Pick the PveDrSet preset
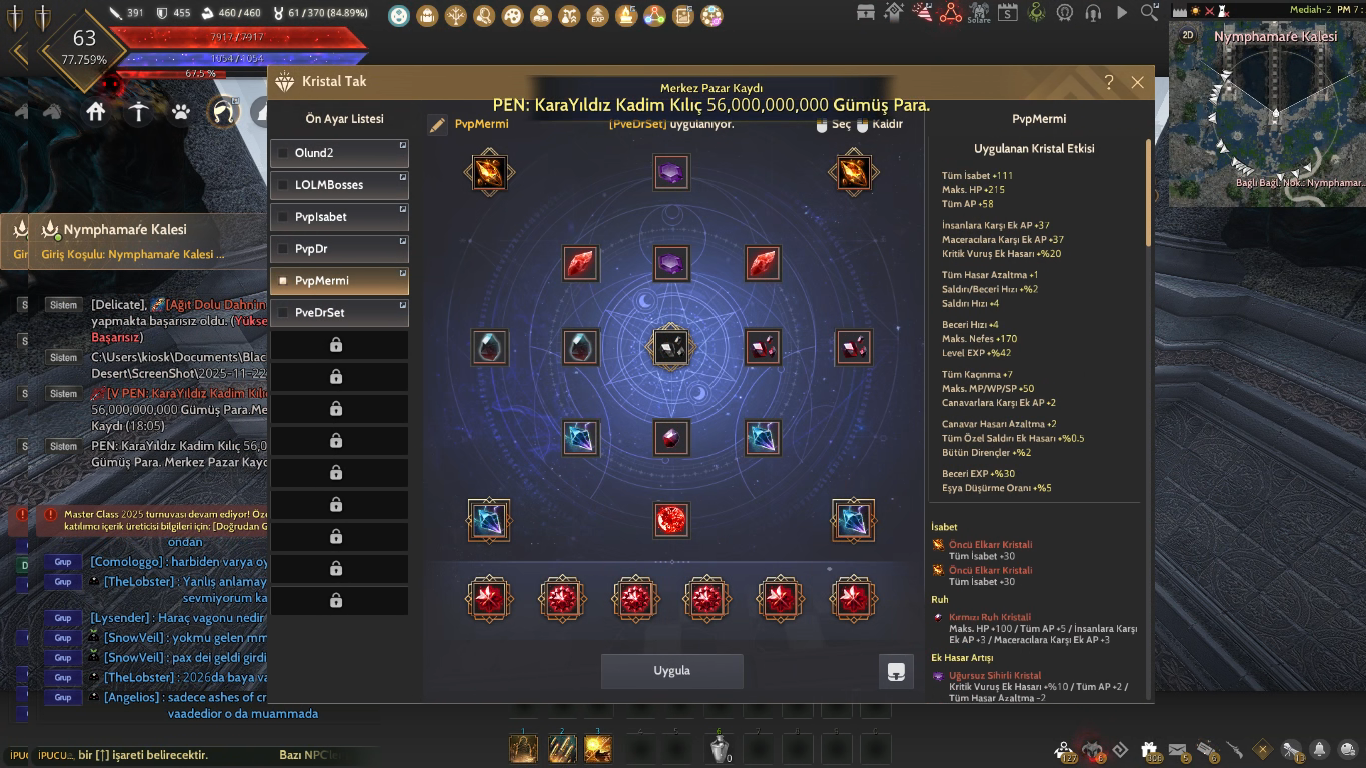This screenshot has height=768, width=1366. 339,313
